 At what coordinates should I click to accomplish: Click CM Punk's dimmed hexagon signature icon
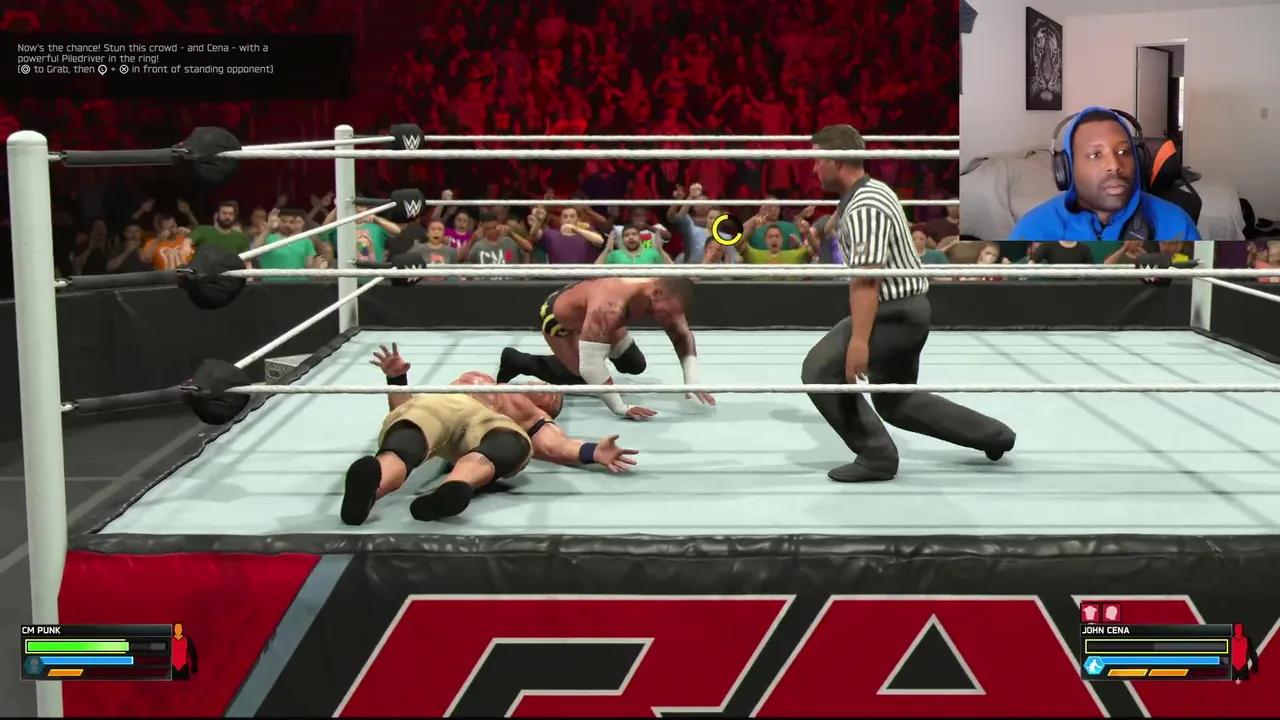(35, 666)
